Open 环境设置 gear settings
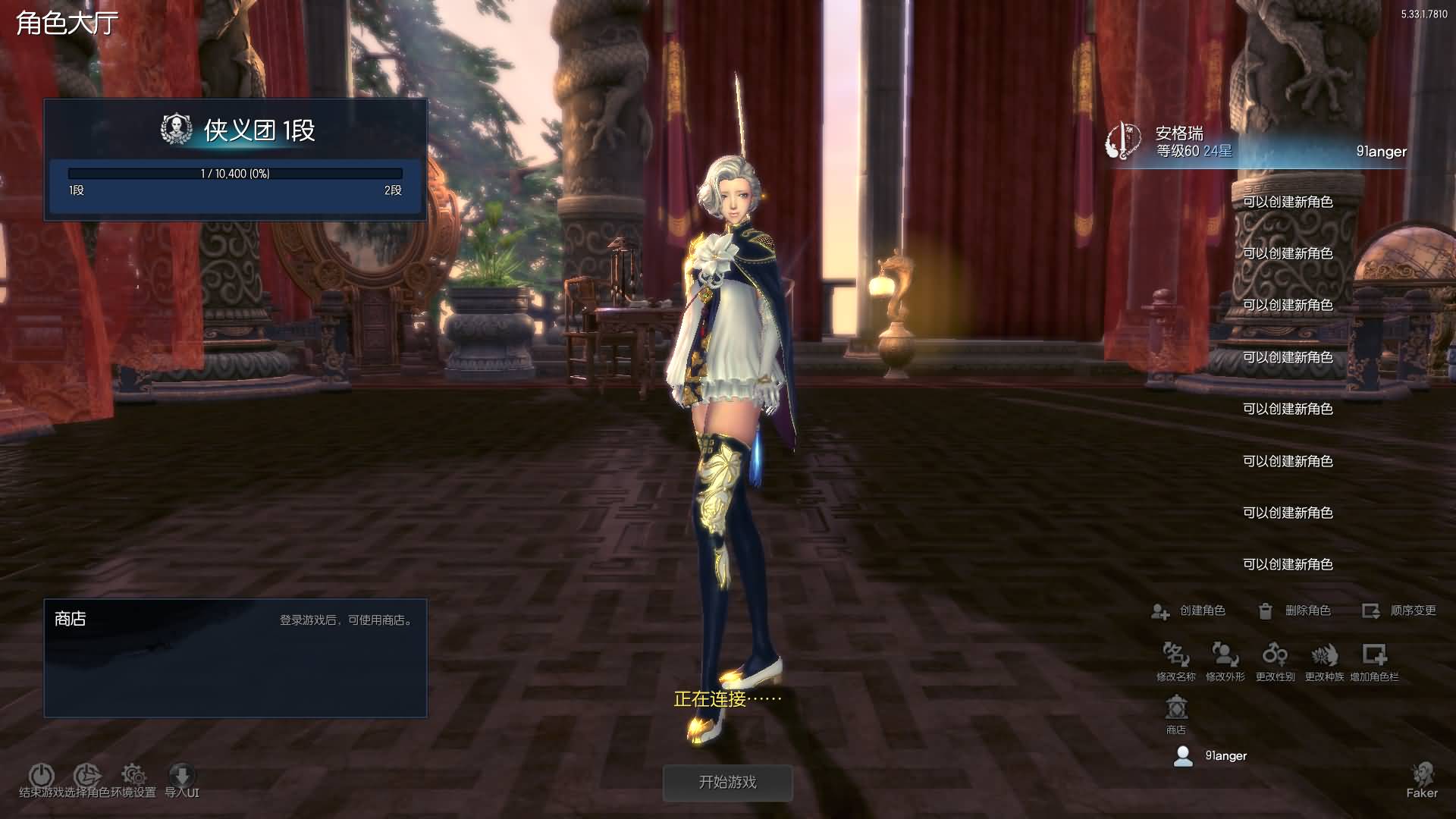This screenshot has width=1456, height=819. coord(133,775)
